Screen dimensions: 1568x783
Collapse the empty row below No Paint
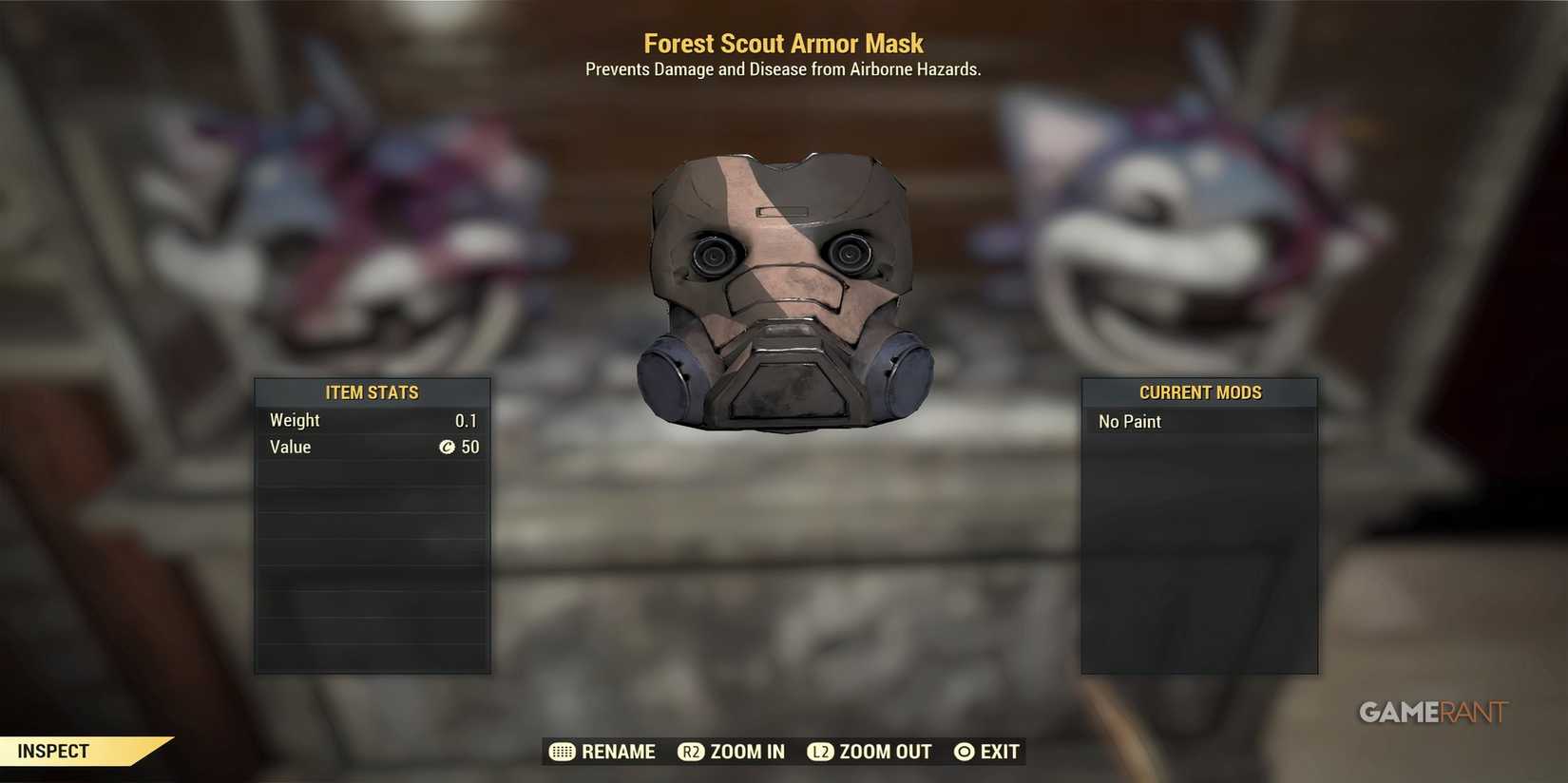pyautogui.click(x=1198, y=449)
